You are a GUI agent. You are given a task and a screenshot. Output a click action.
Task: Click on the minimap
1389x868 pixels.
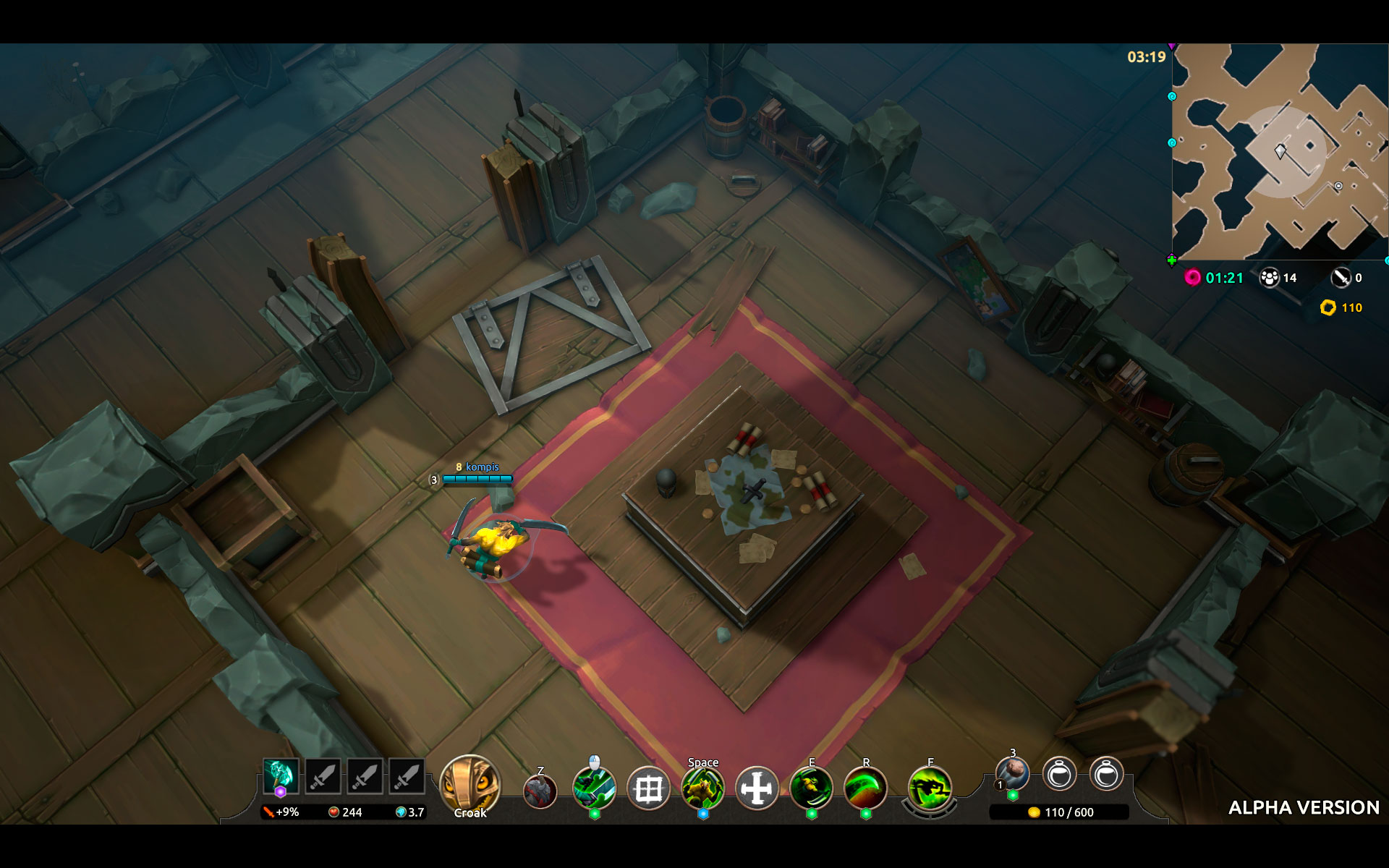click(x=1279, y=152)
